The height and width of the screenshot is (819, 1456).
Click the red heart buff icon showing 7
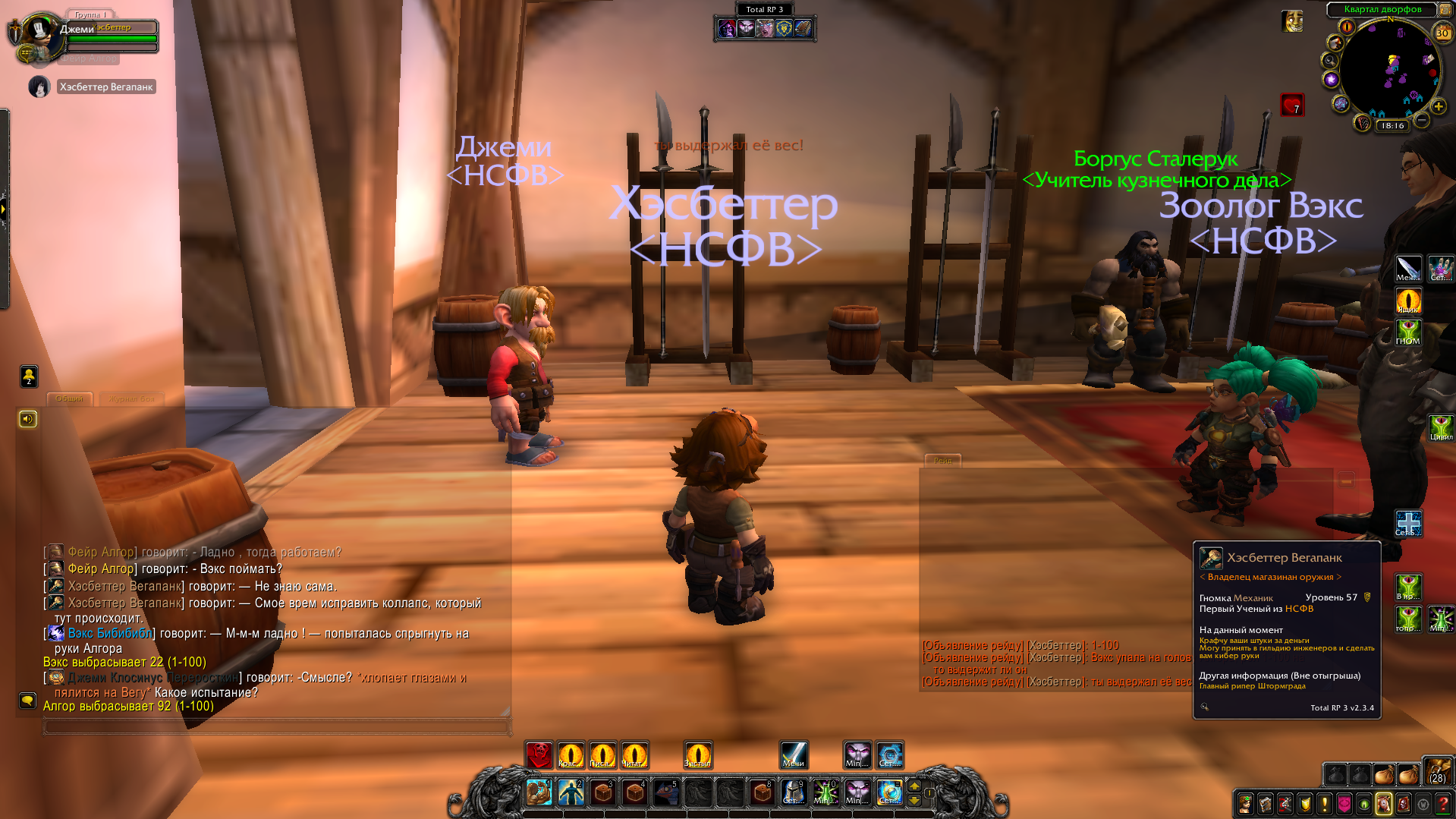(x=1291, y=104)
